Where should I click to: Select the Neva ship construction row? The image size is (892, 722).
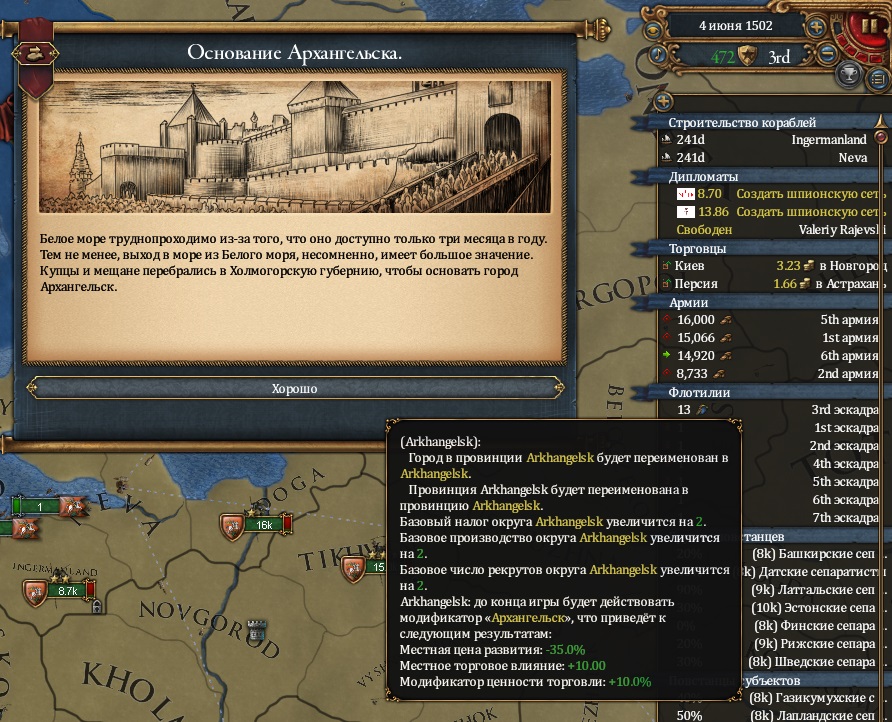pyautogui.click(x=770, y=157)
